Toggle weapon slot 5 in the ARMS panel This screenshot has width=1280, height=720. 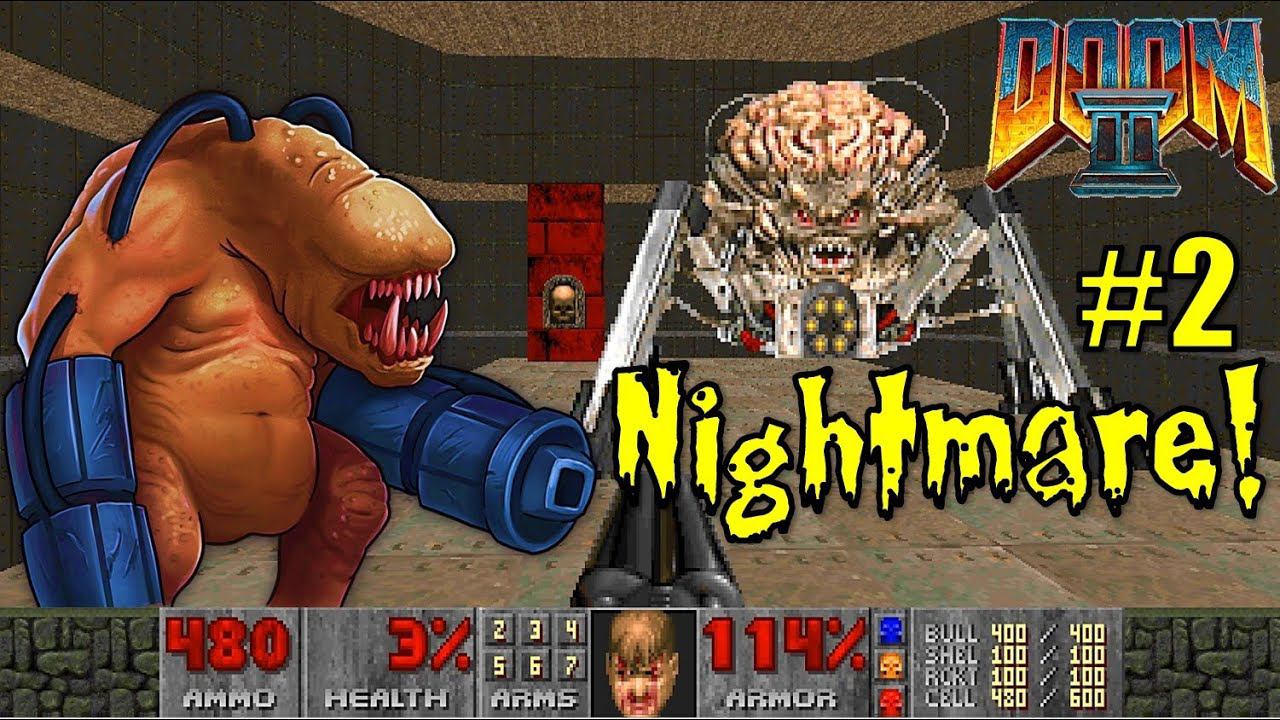point(499,667)
